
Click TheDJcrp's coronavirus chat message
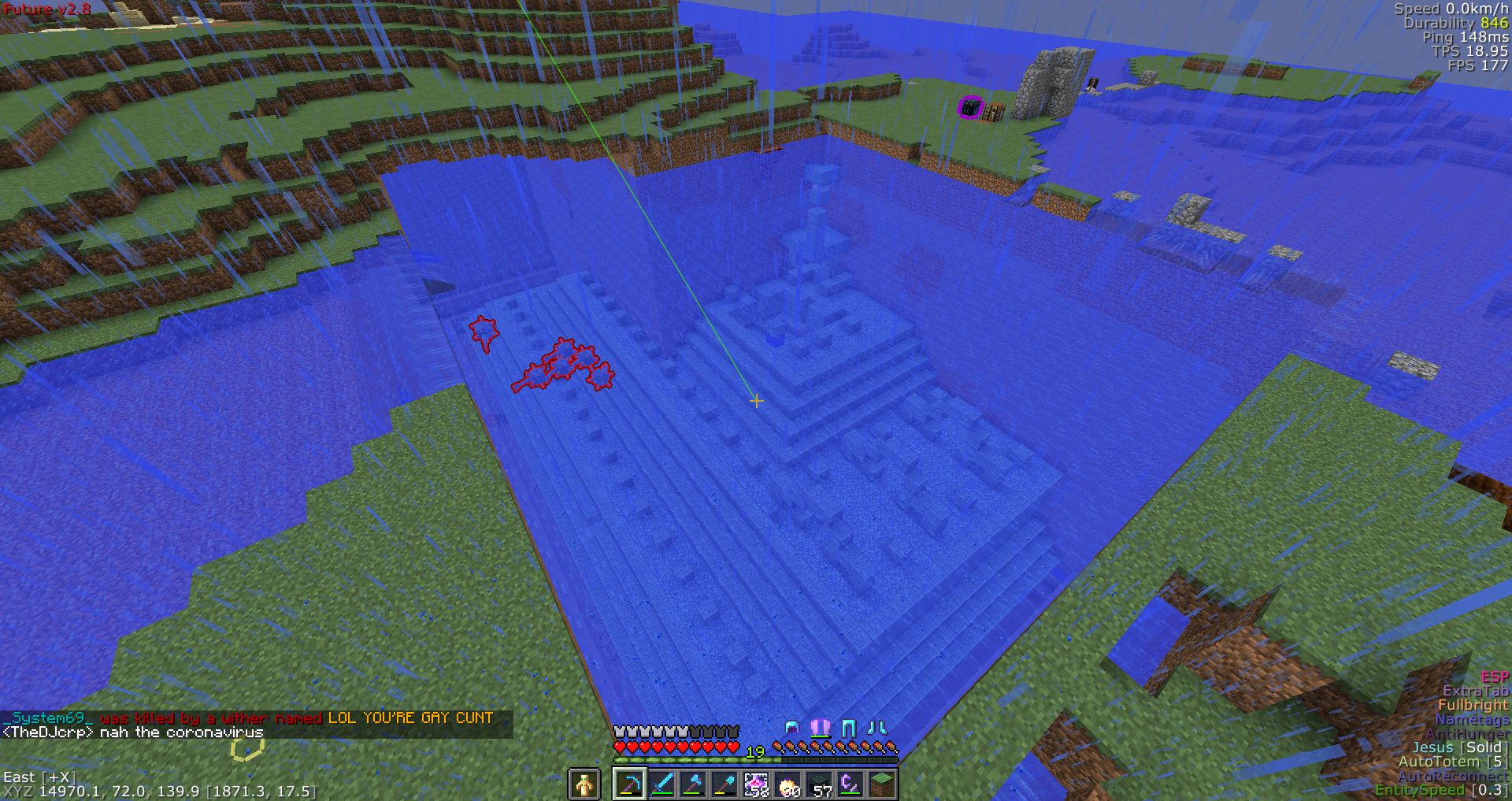click(134, 732)
